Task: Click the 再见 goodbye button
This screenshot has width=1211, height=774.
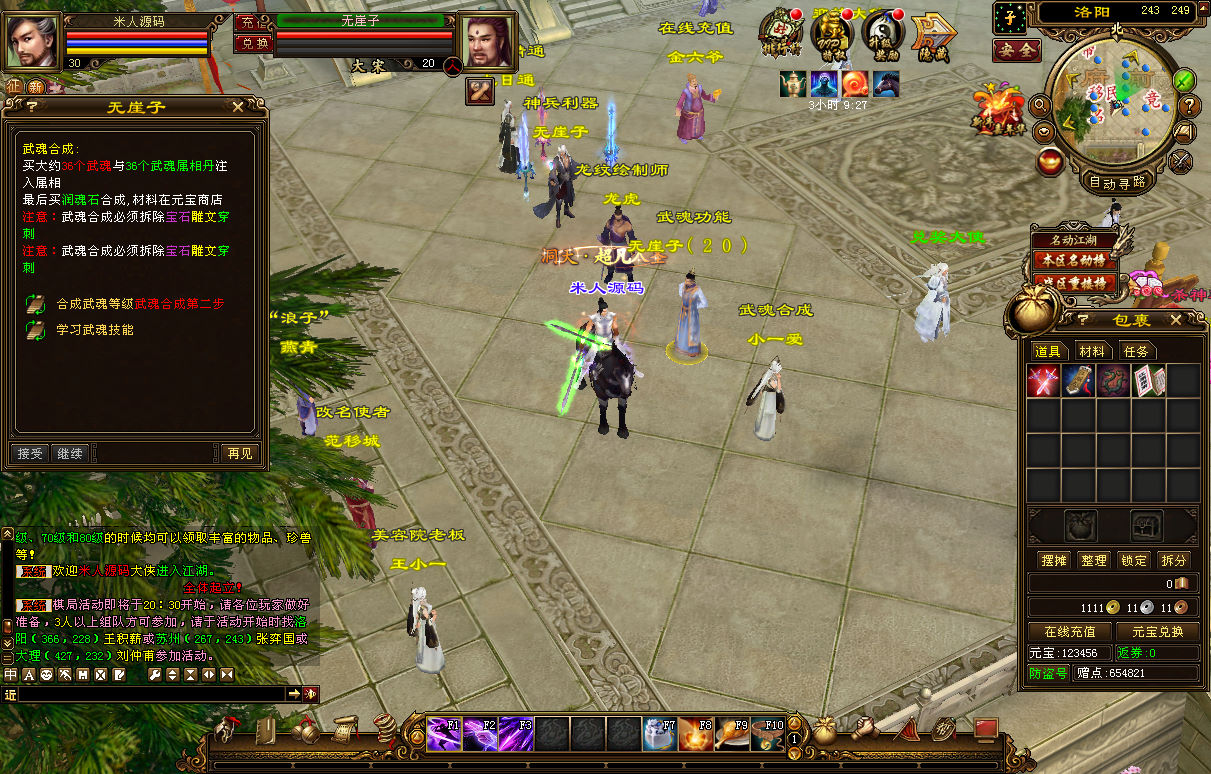Action: tap(240, 453)
